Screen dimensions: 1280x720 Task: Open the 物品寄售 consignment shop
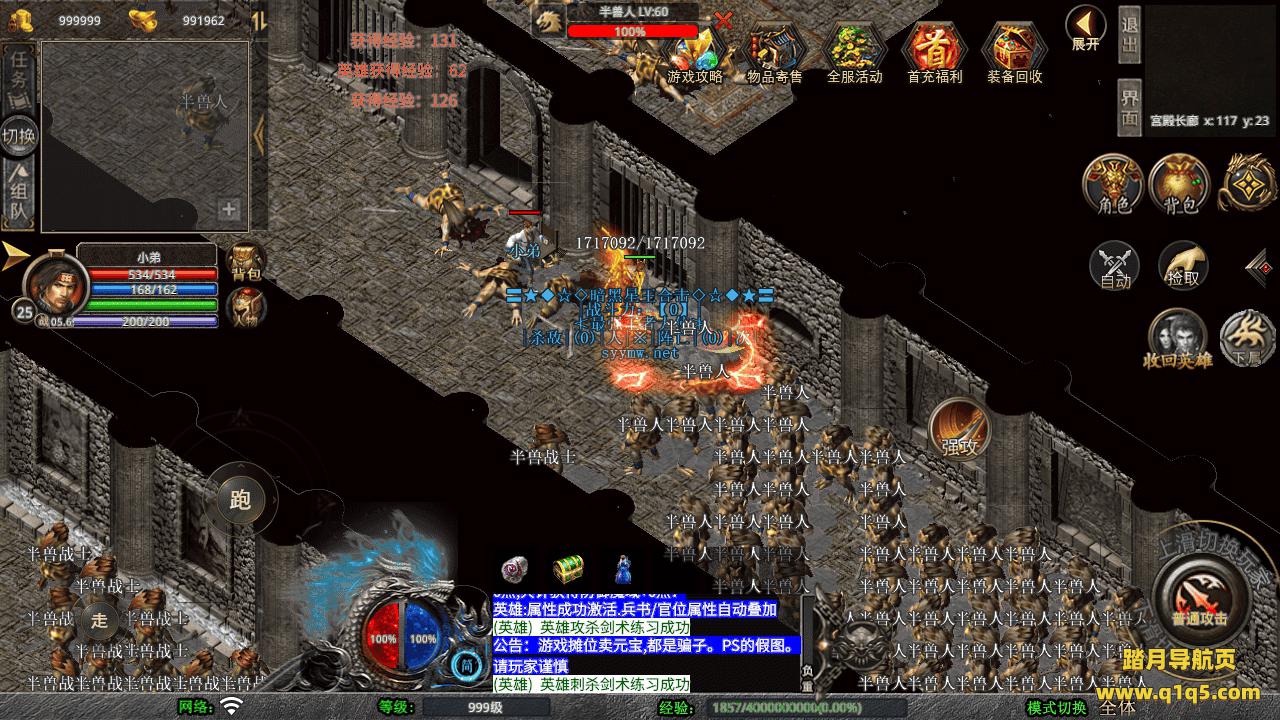tap(775, 52)
